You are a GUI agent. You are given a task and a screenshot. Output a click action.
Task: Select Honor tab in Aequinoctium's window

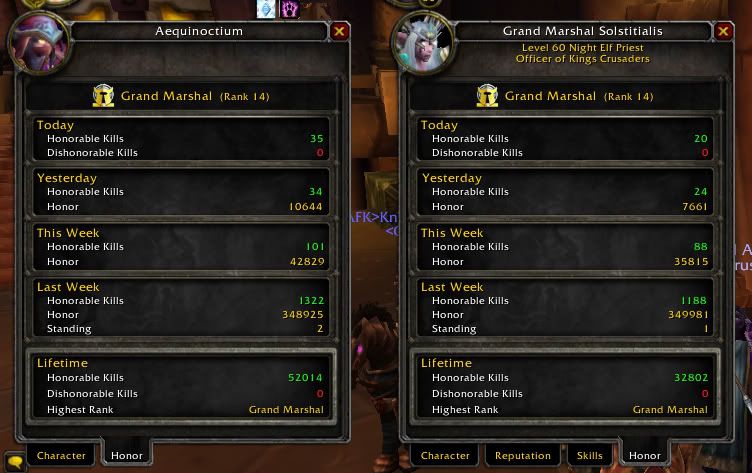127,455
